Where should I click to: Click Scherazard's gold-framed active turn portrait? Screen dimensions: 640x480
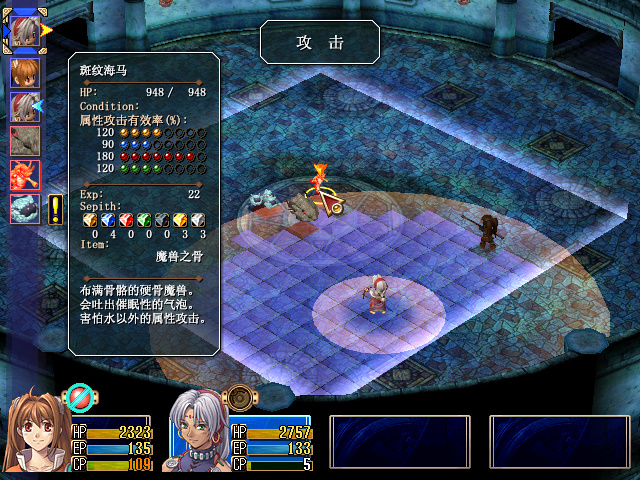pos(23,28)
